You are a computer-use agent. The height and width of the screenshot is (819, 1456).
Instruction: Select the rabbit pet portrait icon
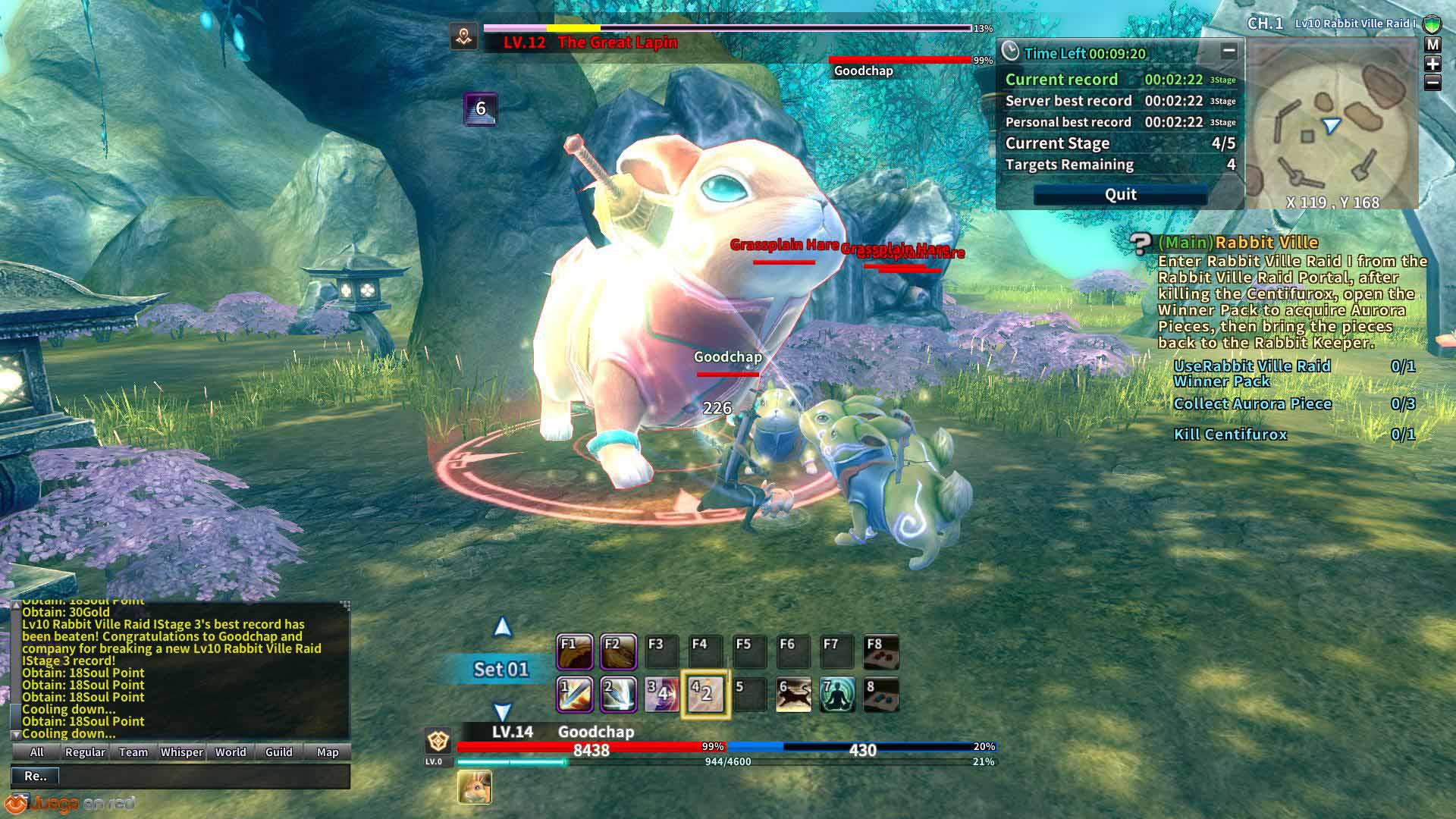pos(475,787)
